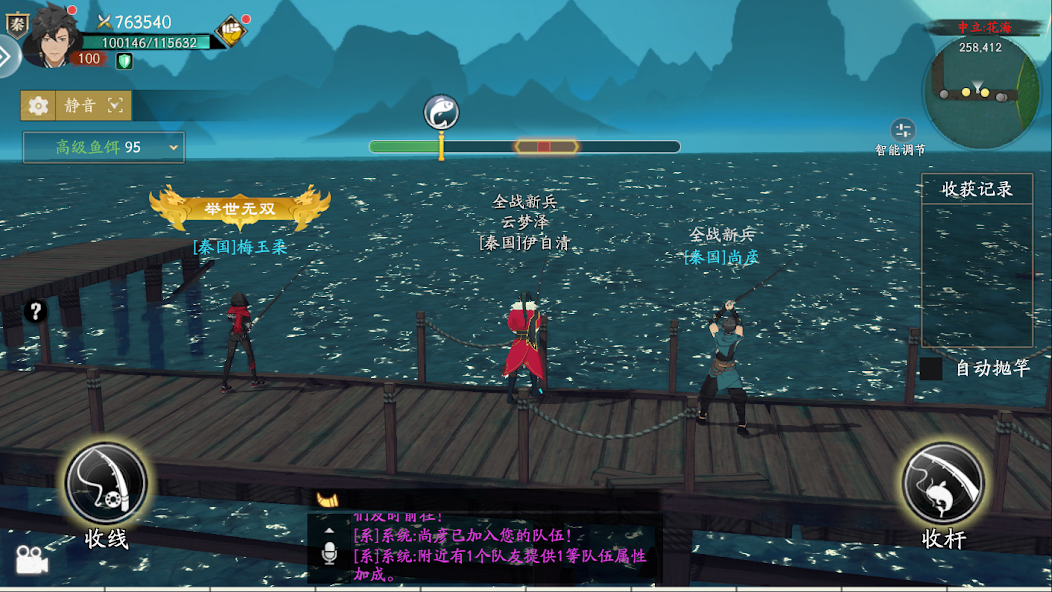The width and height of the screenshot is (1052, 592).
Task: Activate the microphone voice input
Action: pos(329,554)
